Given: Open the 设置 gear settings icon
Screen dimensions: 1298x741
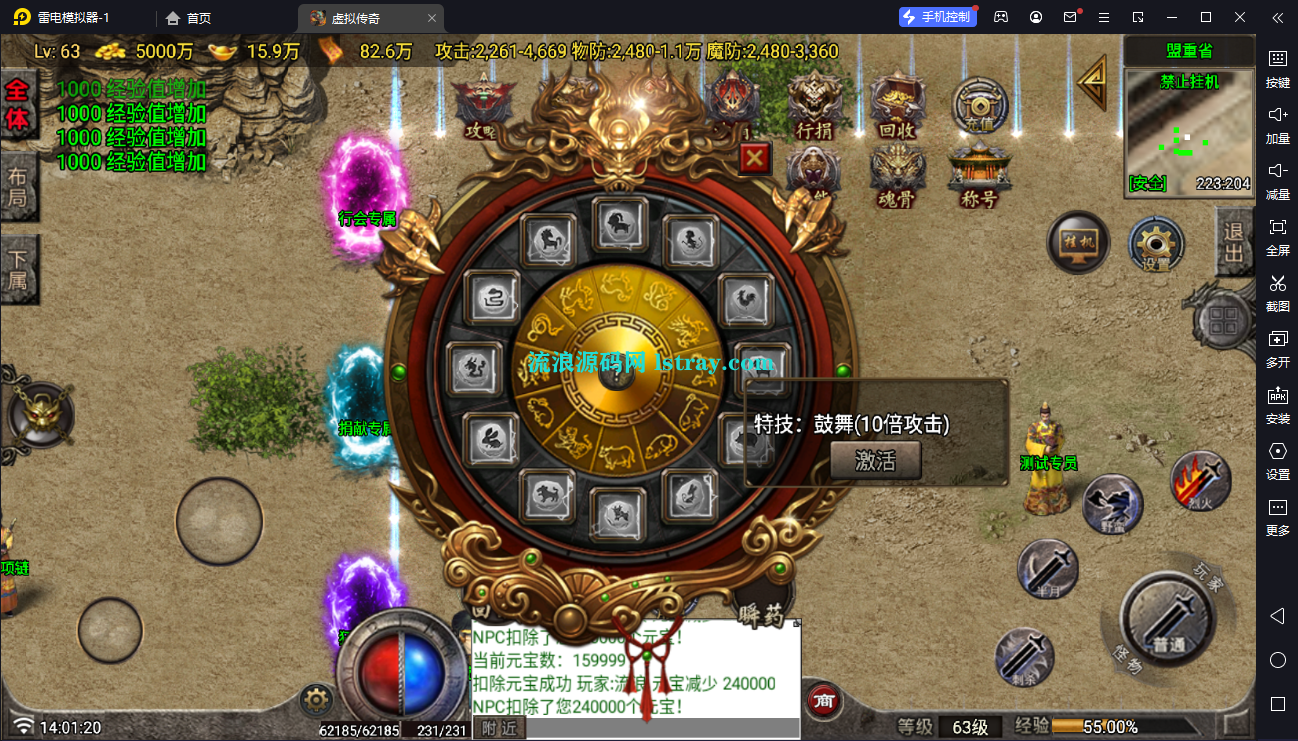Looking at the screenshot, I should coord(1157,245).
